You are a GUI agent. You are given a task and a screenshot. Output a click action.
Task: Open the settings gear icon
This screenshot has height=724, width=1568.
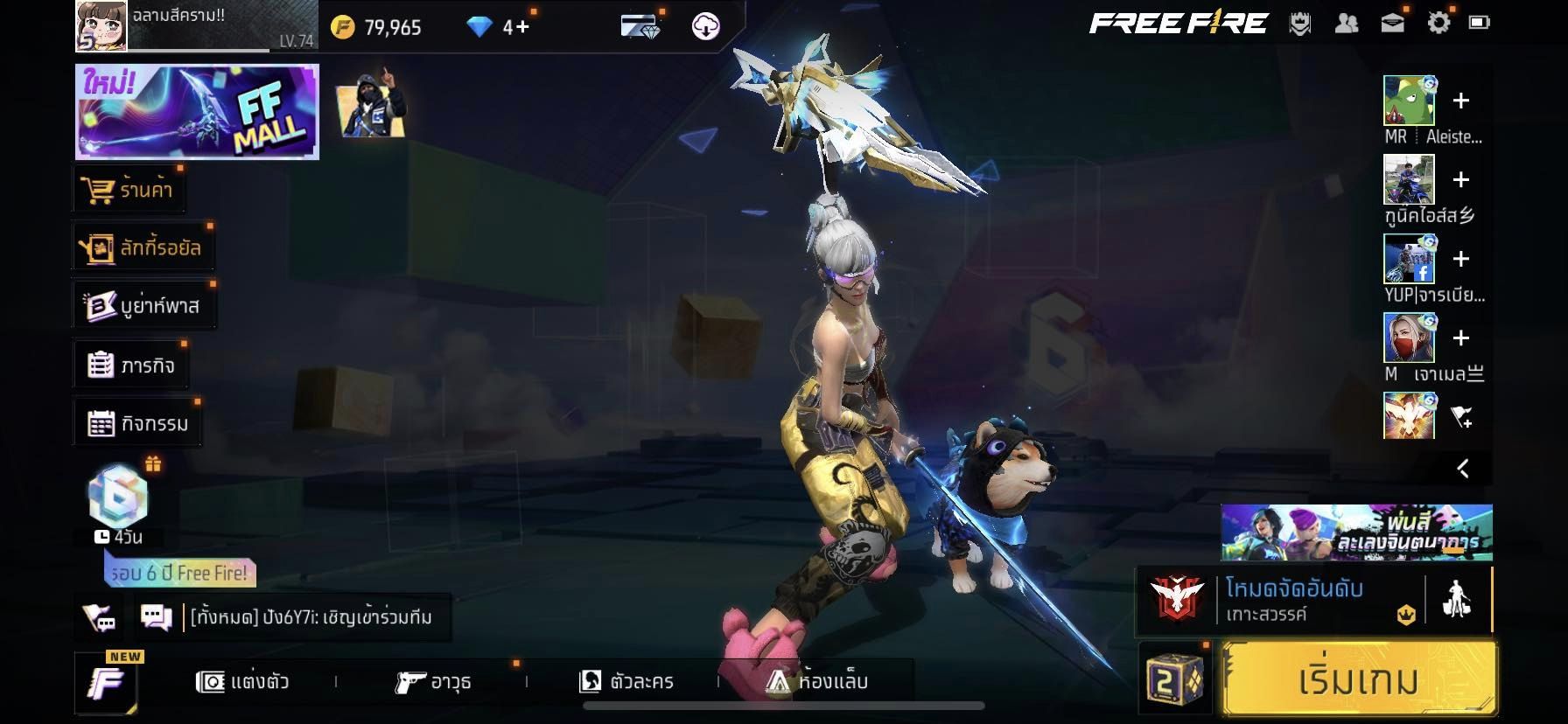tap(1438, 24)
